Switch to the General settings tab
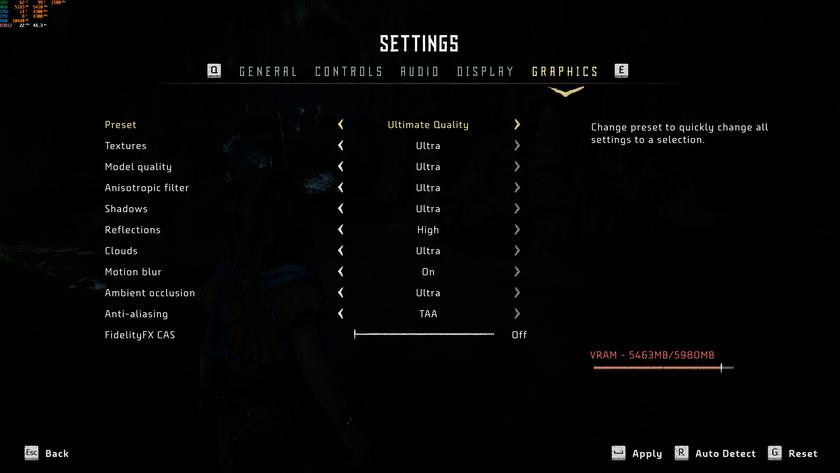The height and width of the screenshot is (473, 840). click(x=268, y=71)
